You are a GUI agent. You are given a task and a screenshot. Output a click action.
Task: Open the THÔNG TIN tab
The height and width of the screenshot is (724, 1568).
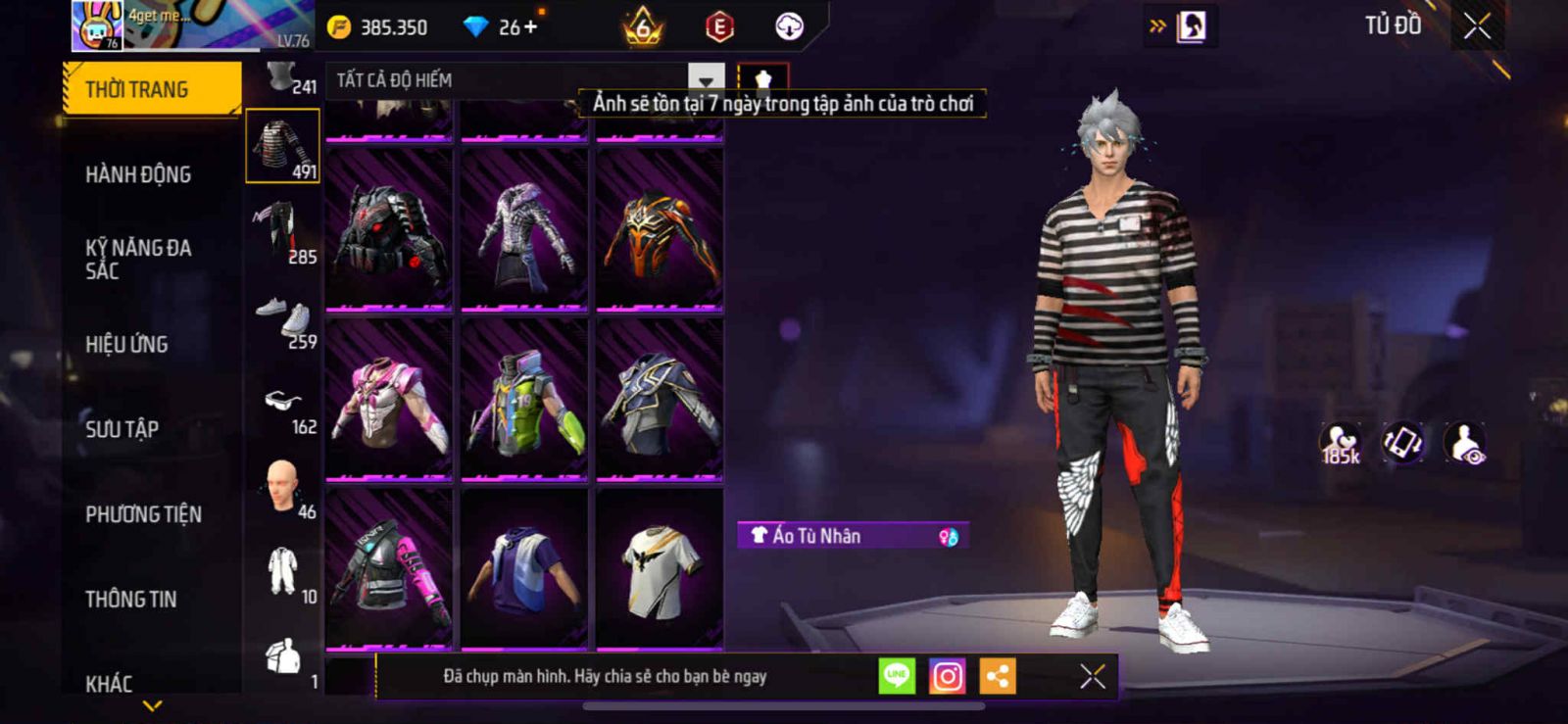[130, 599]
